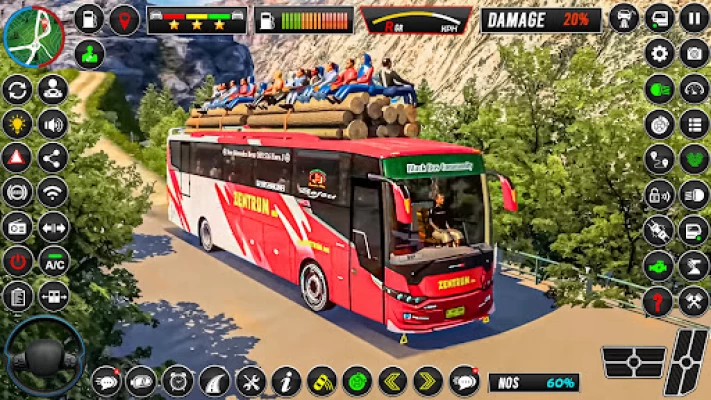Image resolution: width=711 pixels, height=400 pixels.
Task: Click the fuel pump icon button
Action: click(89, 19)
